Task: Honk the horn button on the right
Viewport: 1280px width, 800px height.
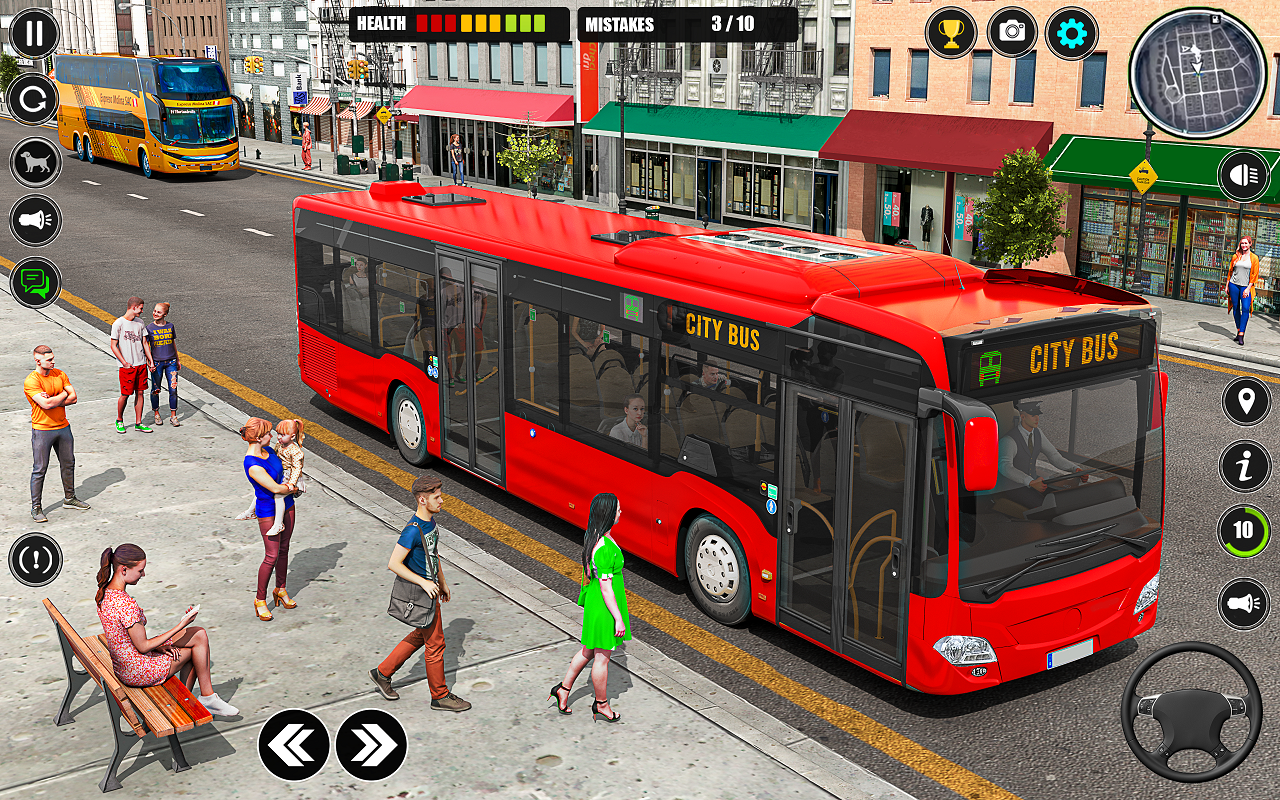Action: tap(1244, 604)
